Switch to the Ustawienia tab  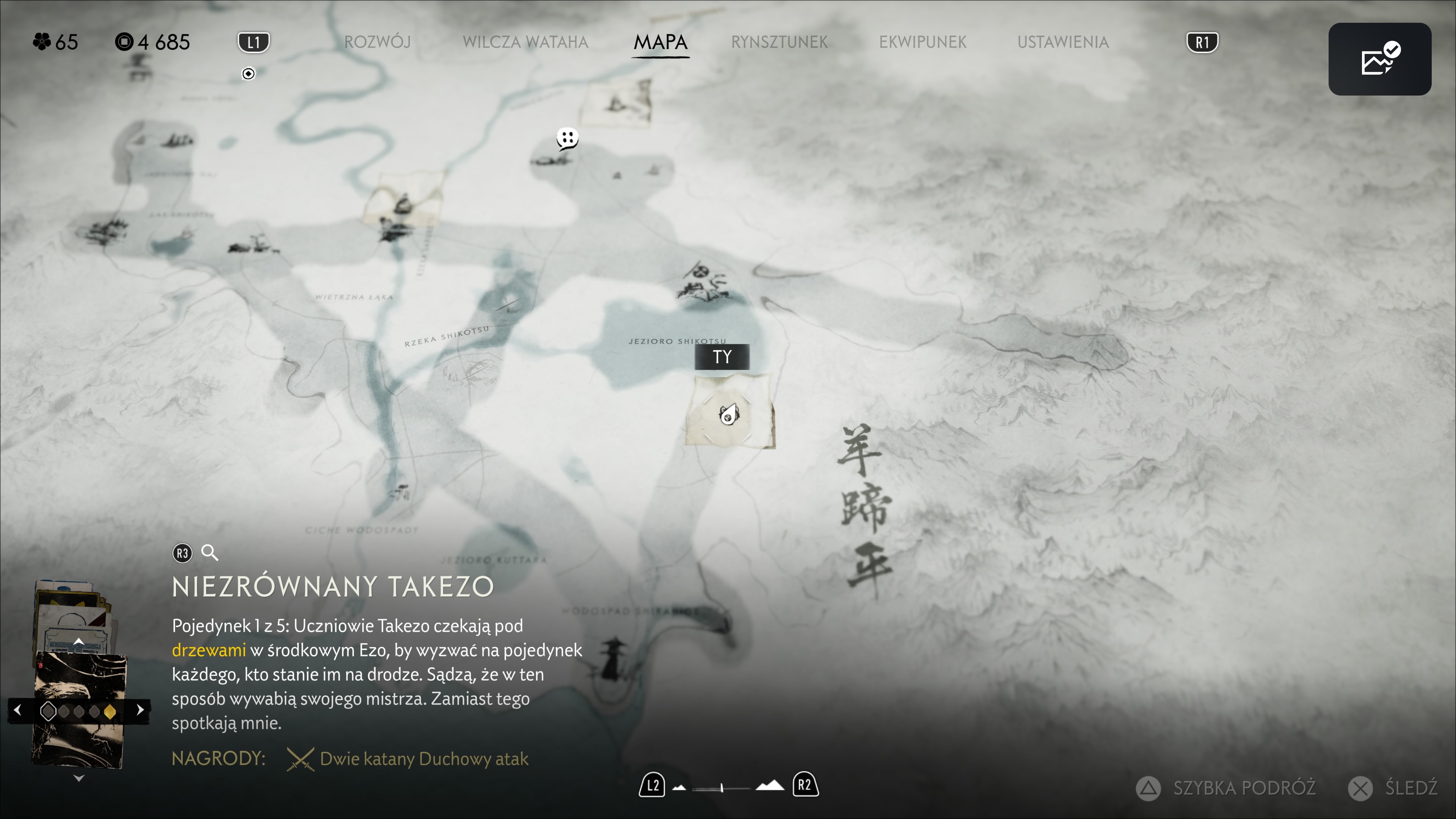click(x=1062, y=42)
